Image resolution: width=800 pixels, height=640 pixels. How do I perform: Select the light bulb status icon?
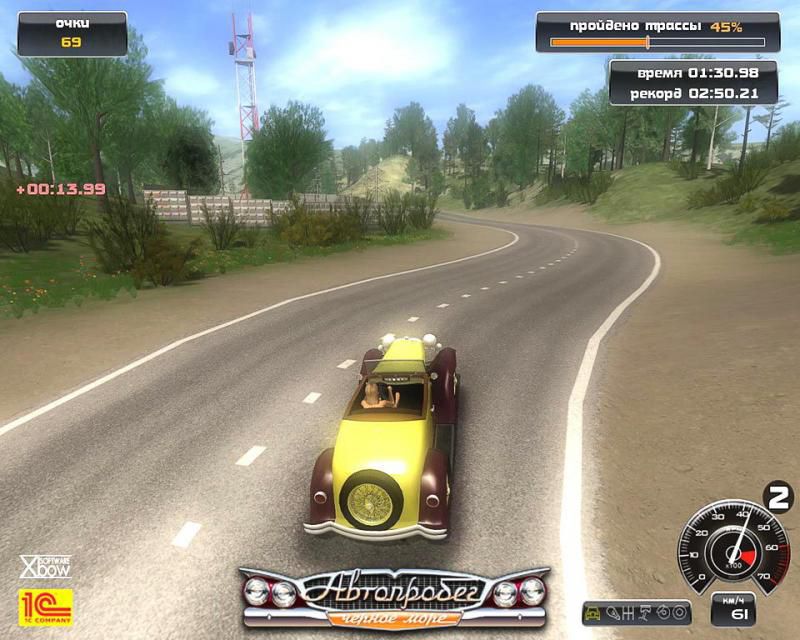[x=613, y=613]
